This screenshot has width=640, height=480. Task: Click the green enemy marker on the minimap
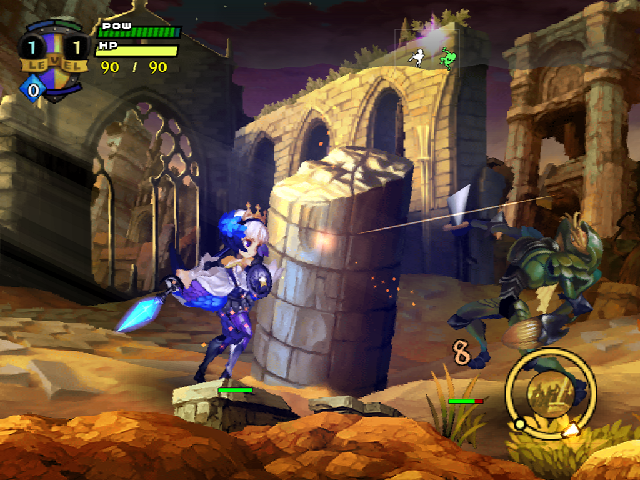pos(447,59)
